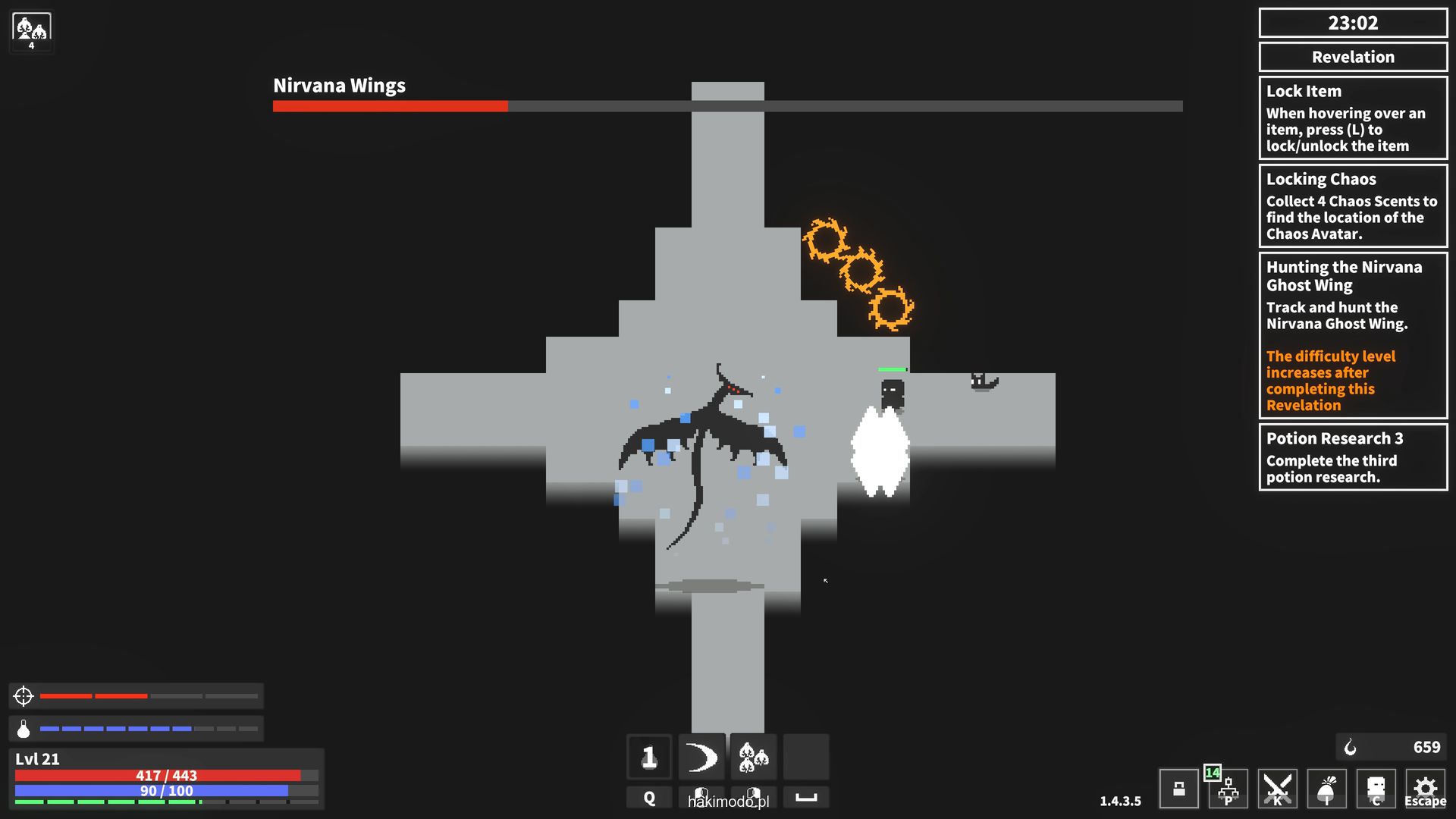
Task: Toggle the padlock lock button
Action: (1178, 789)
